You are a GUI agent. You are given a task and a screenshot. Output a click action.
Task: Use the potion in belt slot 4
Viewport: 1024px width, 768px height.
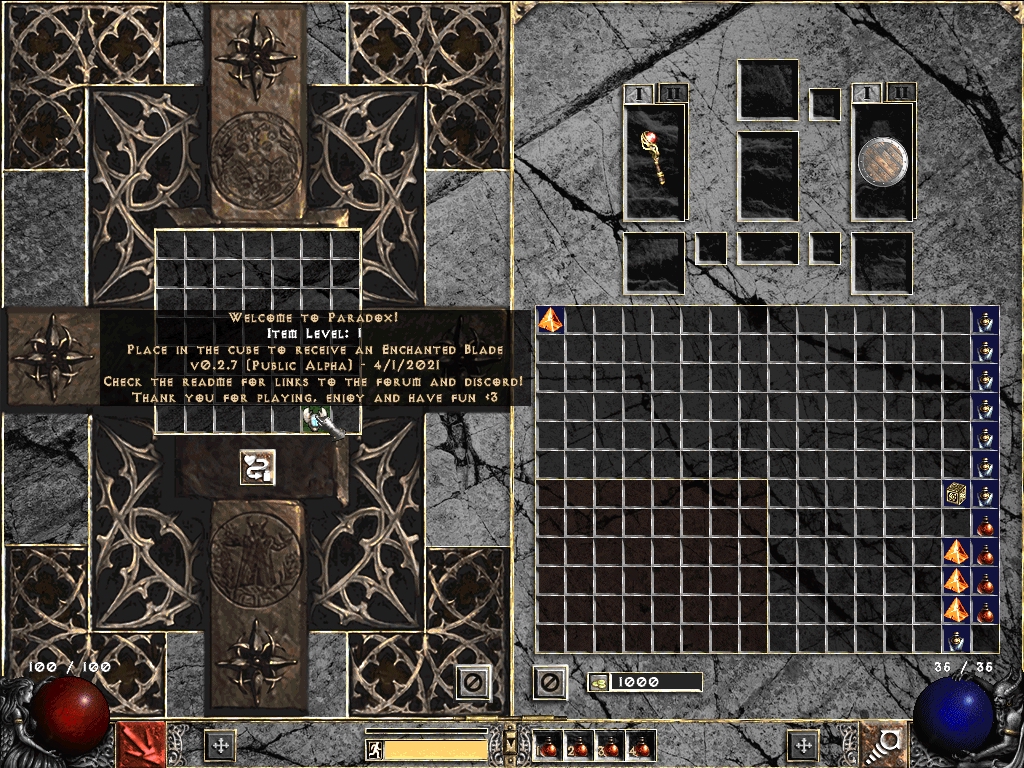pyautogui.click(x=639, y=745)
